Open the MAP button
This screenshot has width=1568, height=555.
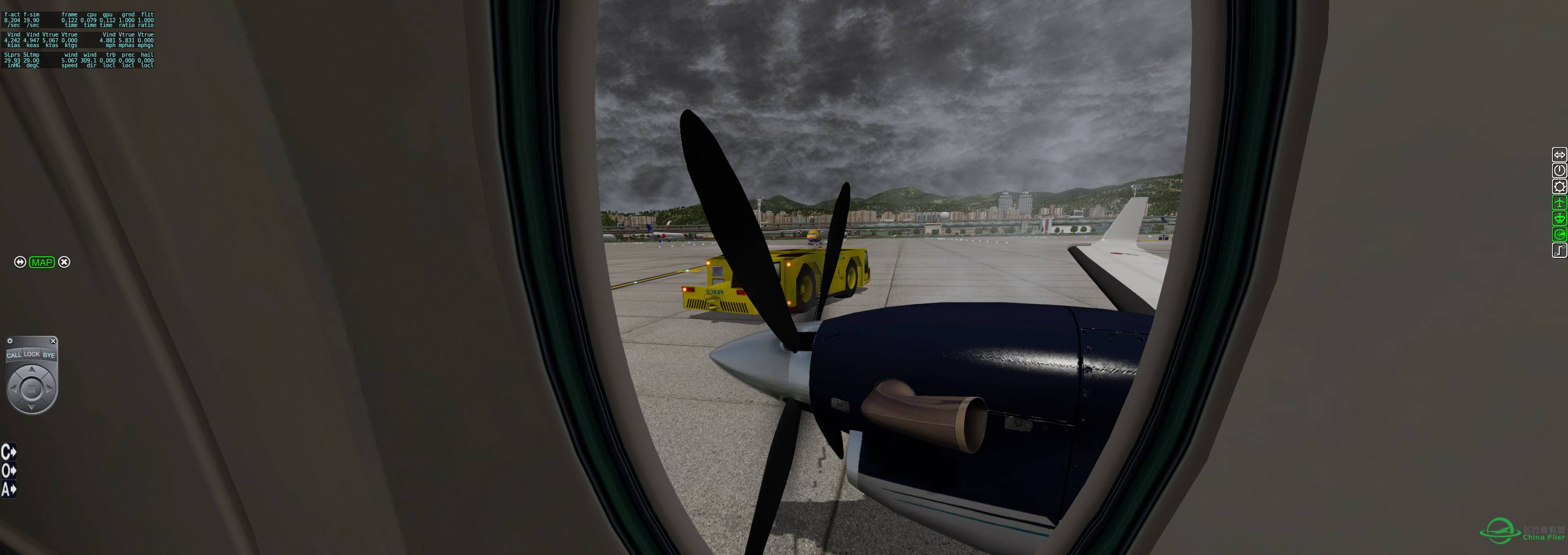(x=41, y=262)
